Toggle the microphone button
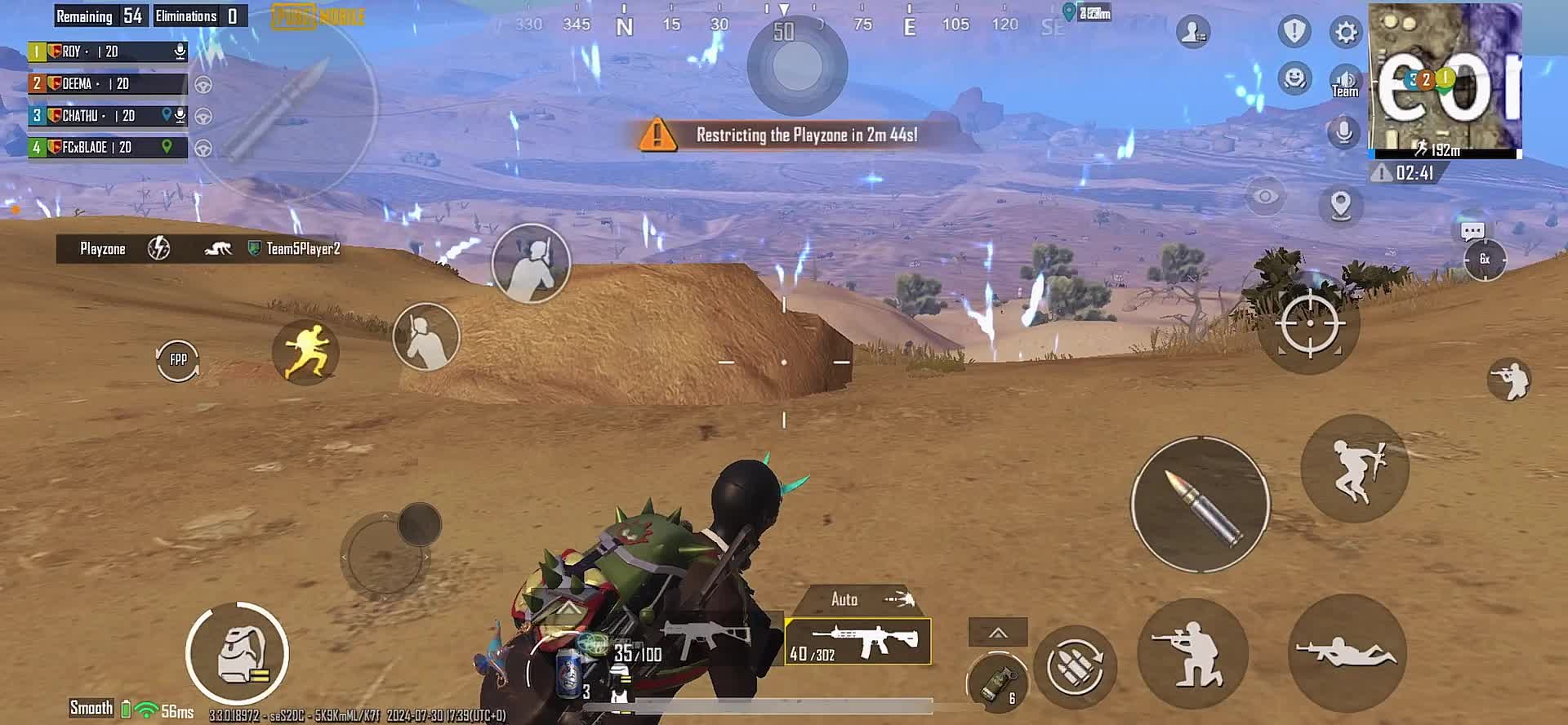Viewport: 1568px width, 725px height. tap(1343, 132)
